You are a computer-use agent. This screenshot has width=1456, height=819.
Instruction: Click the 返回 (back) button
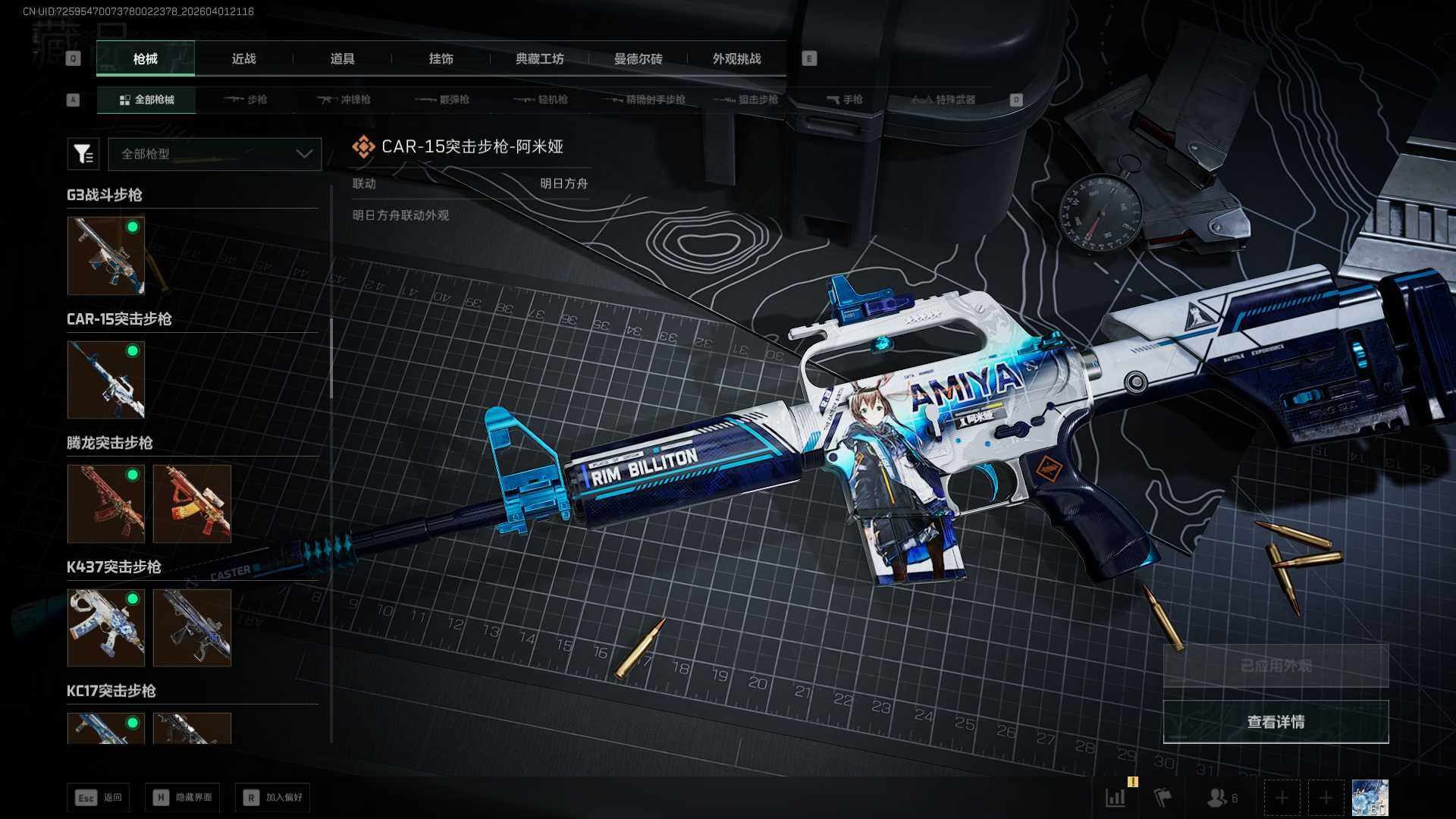coord(99,798)
